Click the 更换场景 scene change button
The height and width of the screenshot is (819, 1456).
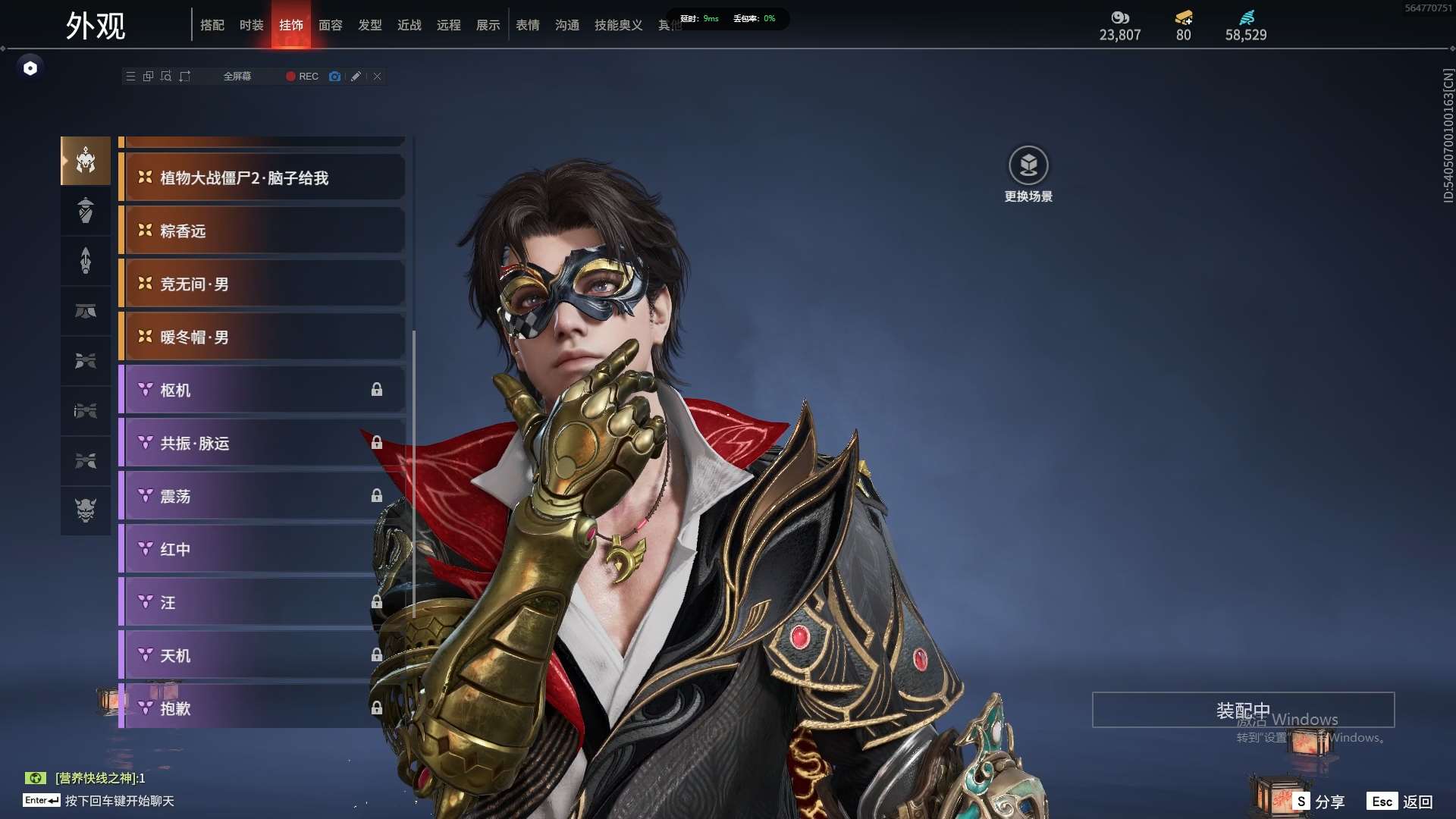click(1028, 174)
